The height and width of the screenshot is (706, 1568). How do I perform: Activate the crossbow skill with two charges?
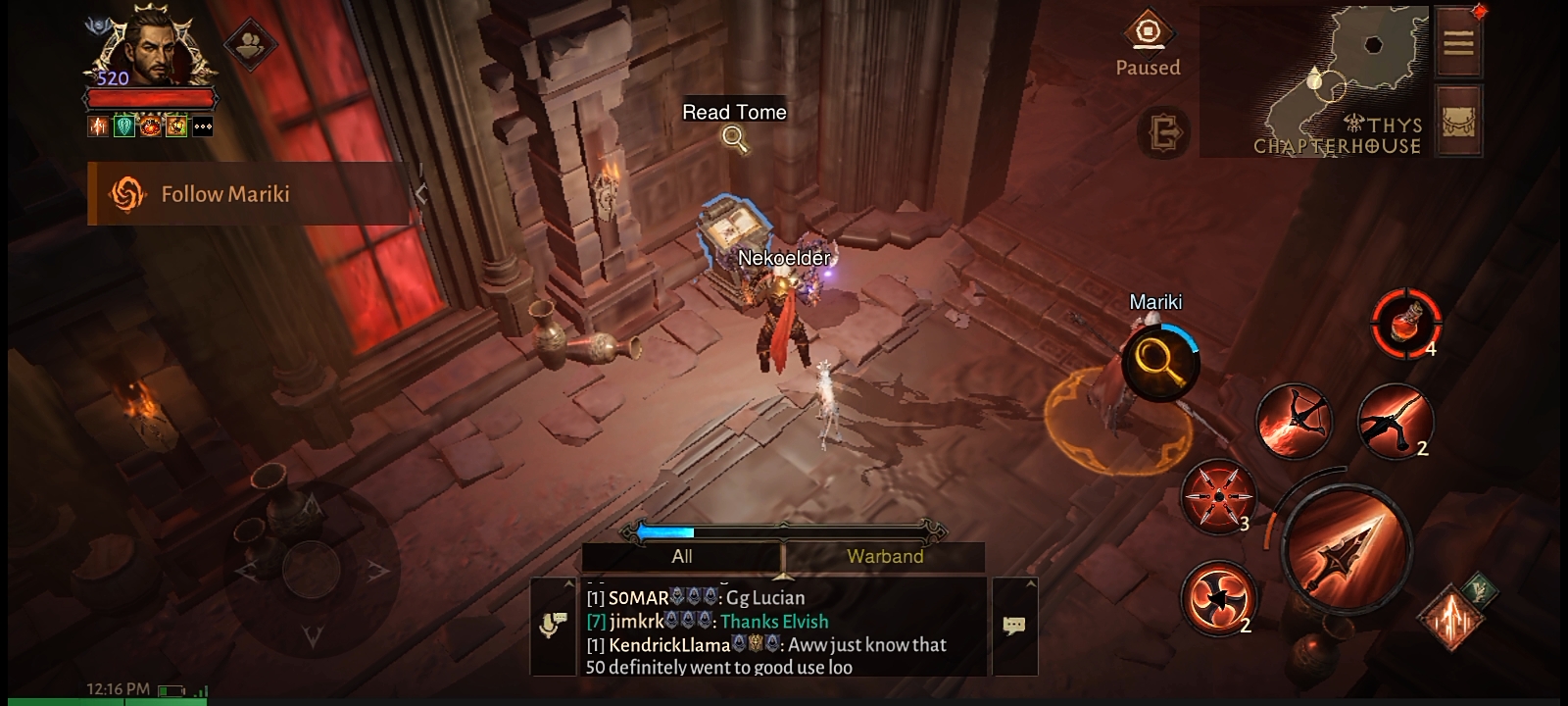pos(1394,422)
